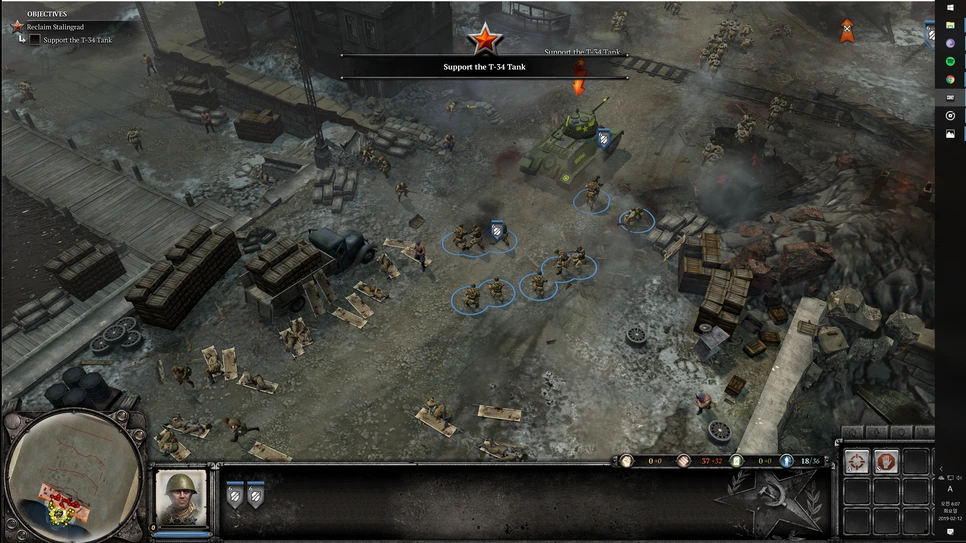Activate the red hand stop command
The width and height of the screenshot is (966, 543).
coord(886,462)
